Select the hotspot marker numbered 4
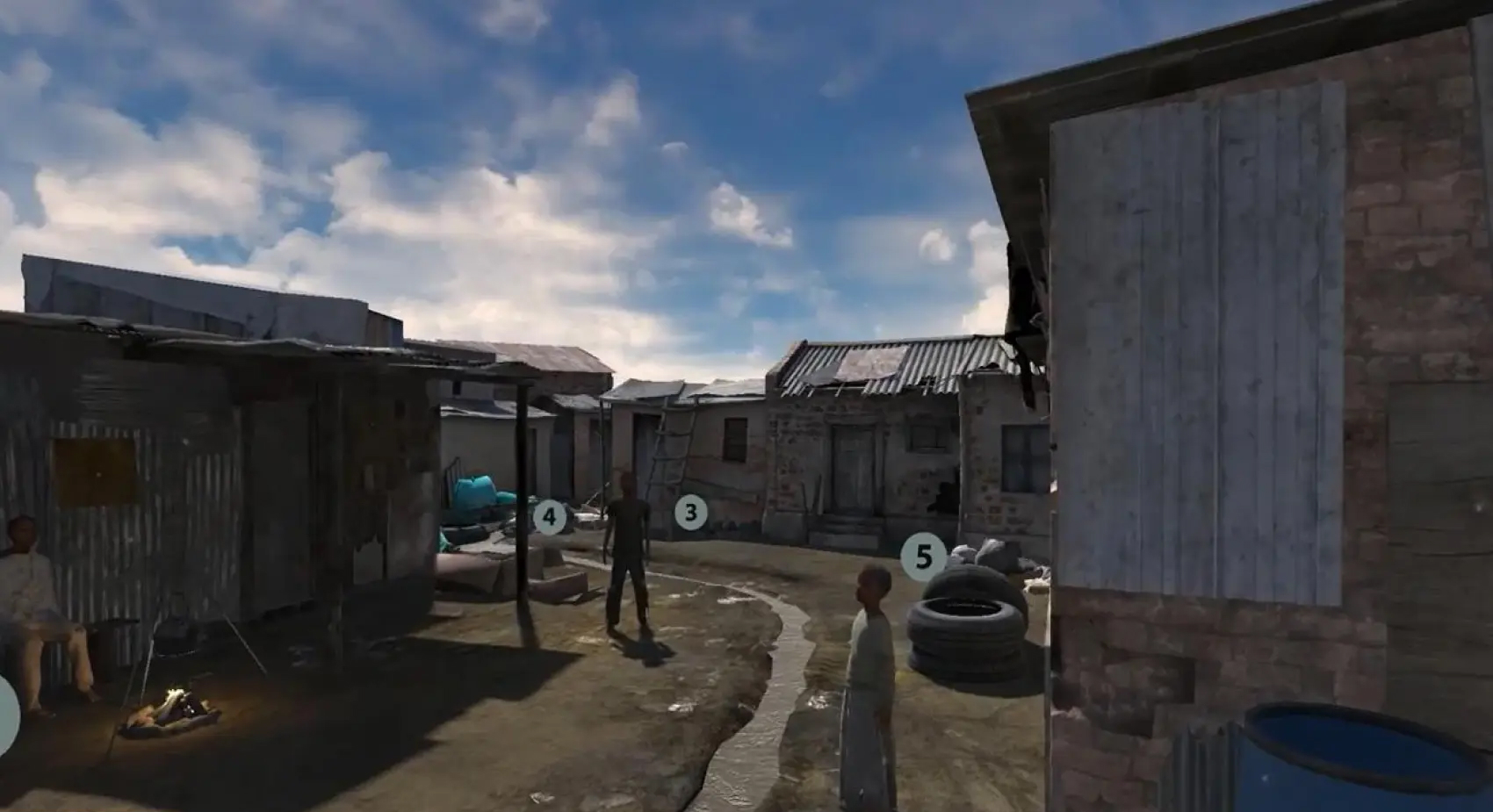 click(550, 517)
